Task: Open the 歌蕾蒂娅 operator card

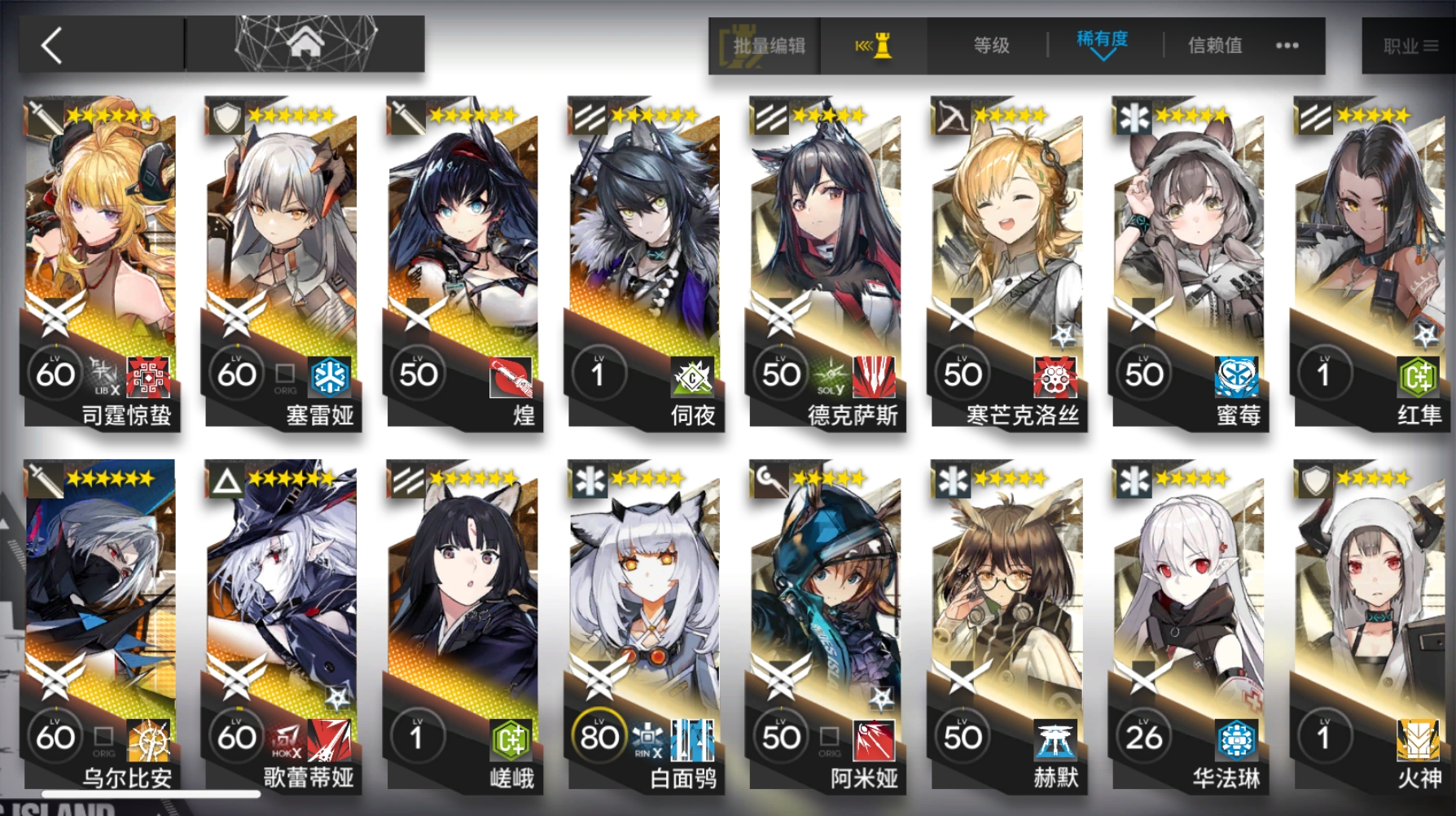Action: [x=282, y=624]
